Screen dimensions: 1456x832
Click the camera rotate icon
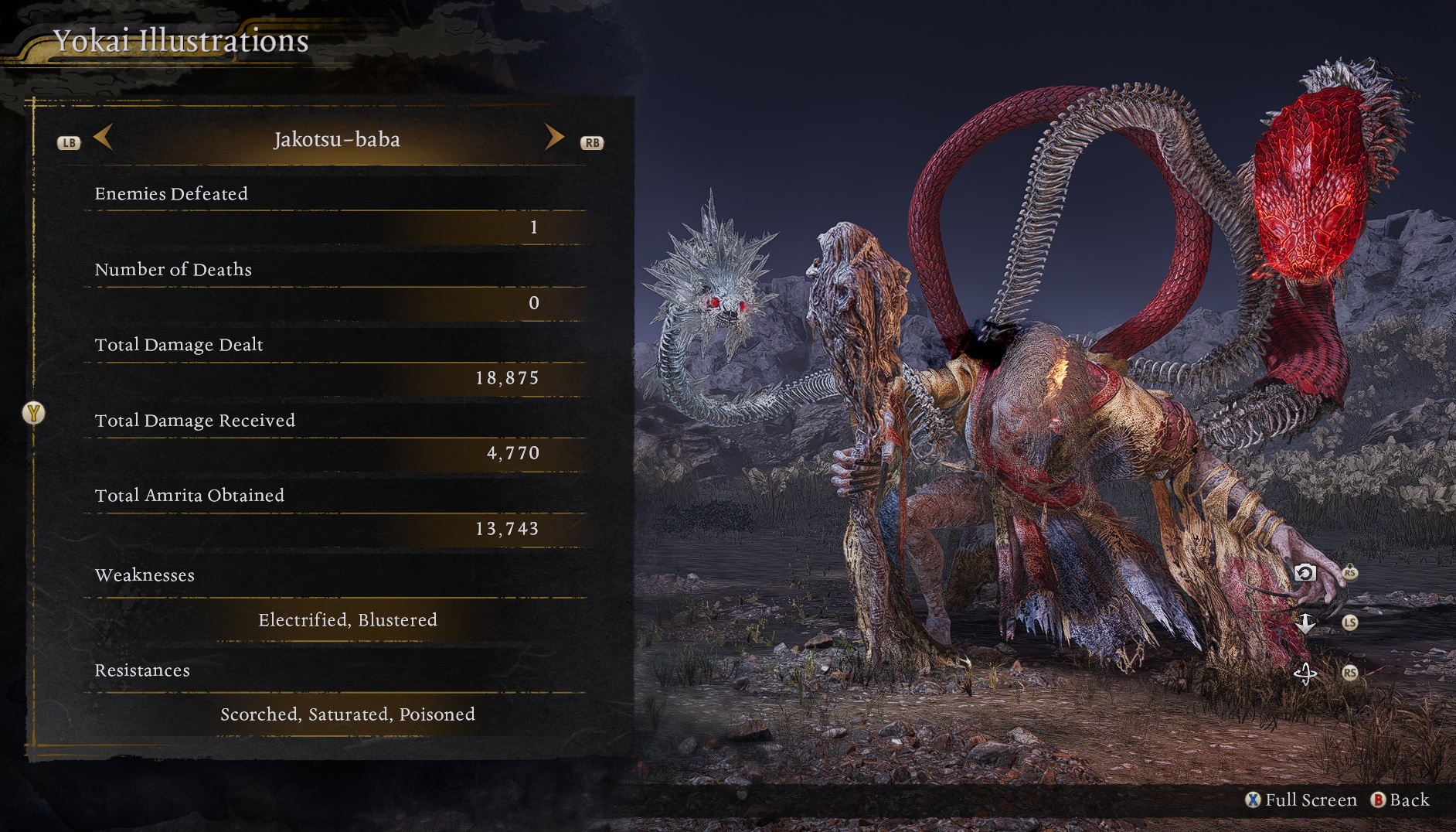(x=1305, y=572)
